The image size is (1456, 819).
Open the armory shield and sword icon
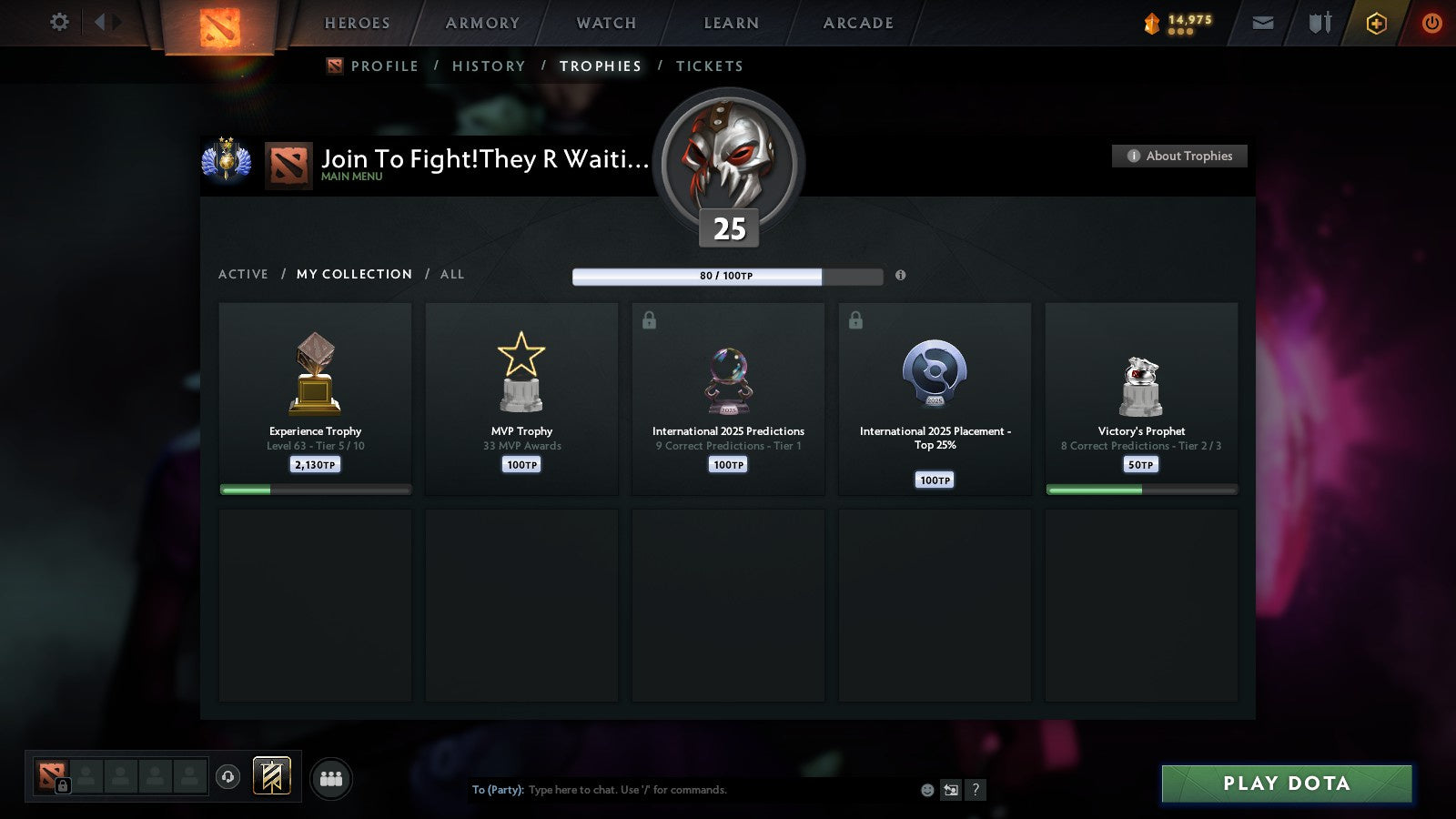(1319, 24)
